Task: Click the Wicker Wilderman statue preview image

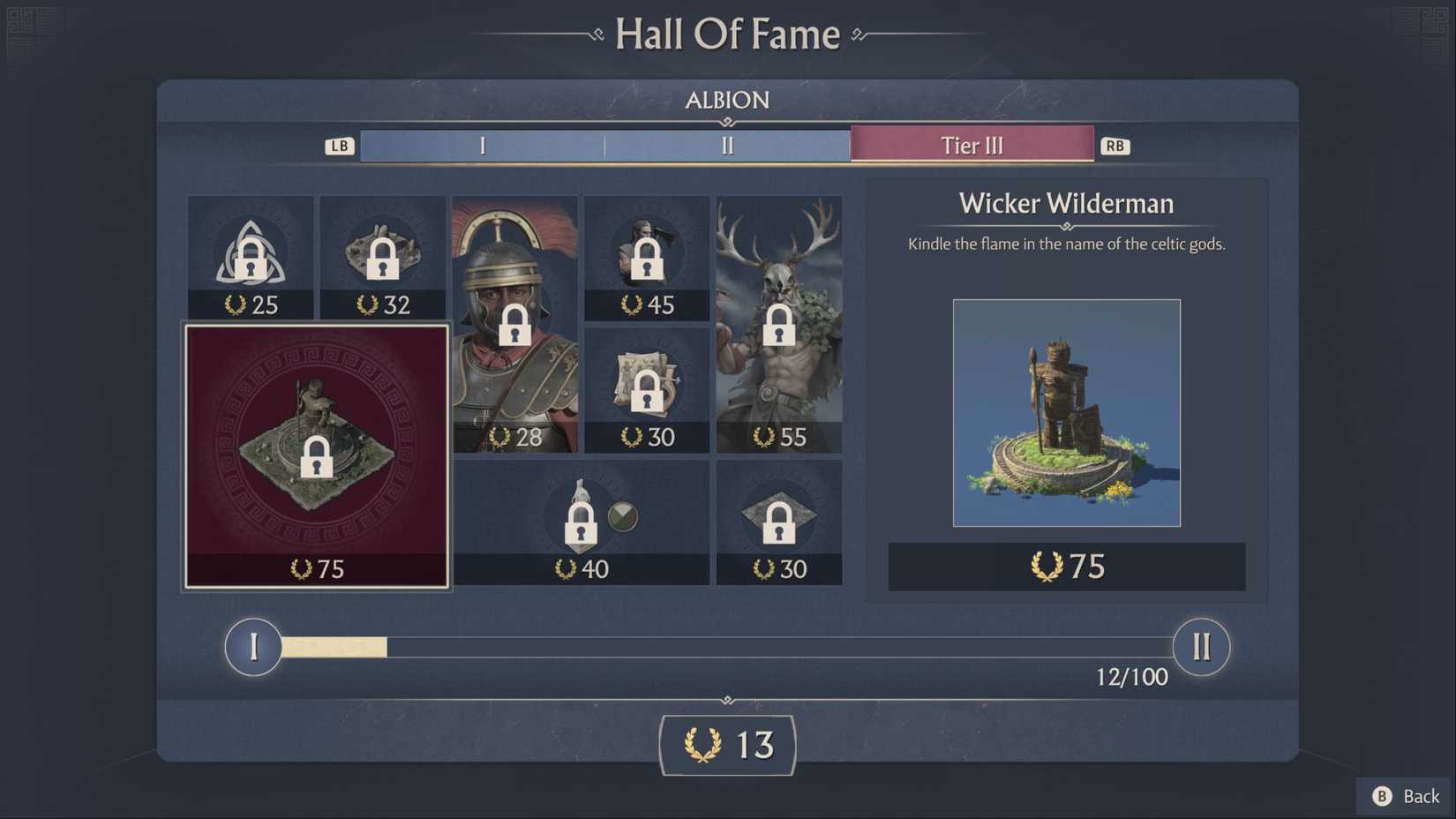Action: 1066,412
